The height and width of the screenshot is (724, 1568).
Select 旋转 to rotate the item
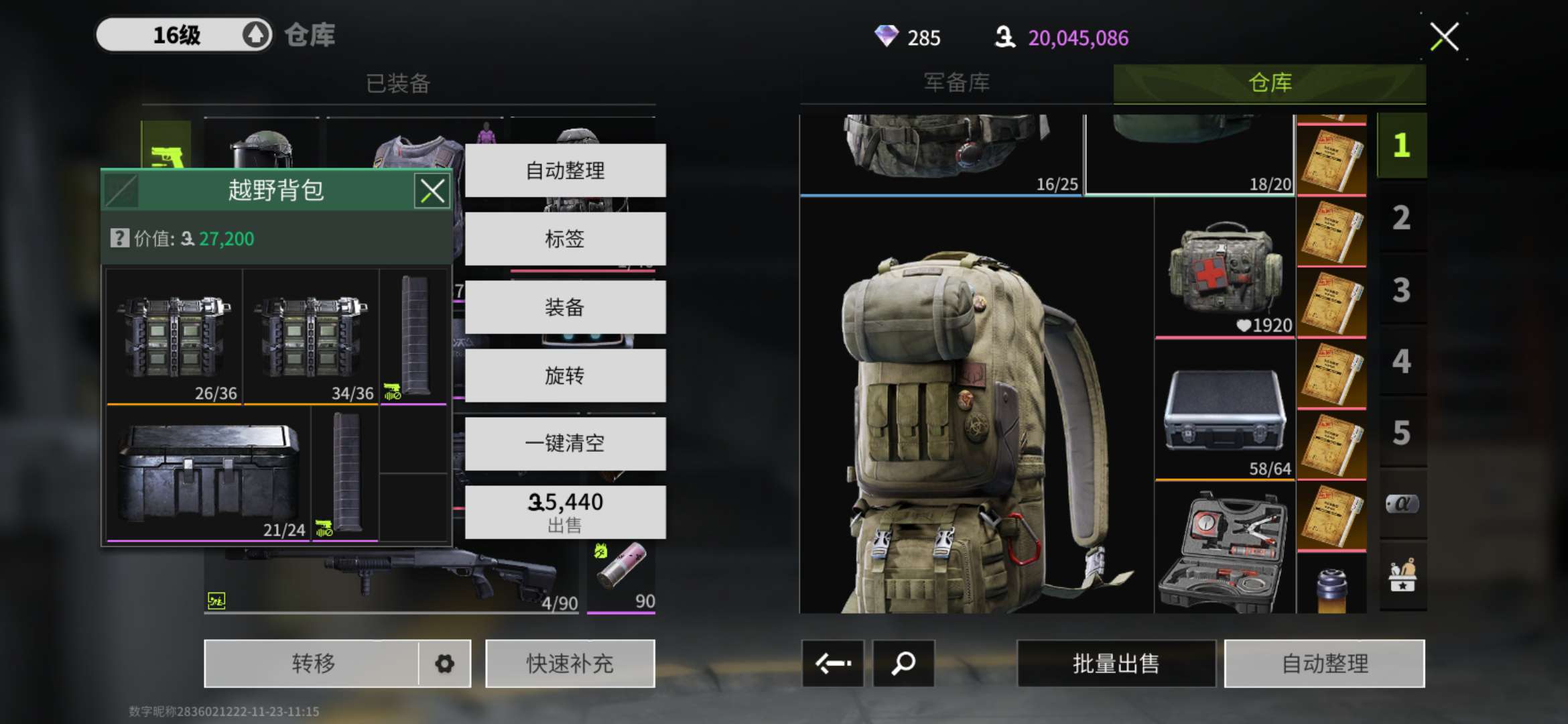[565, 375]
